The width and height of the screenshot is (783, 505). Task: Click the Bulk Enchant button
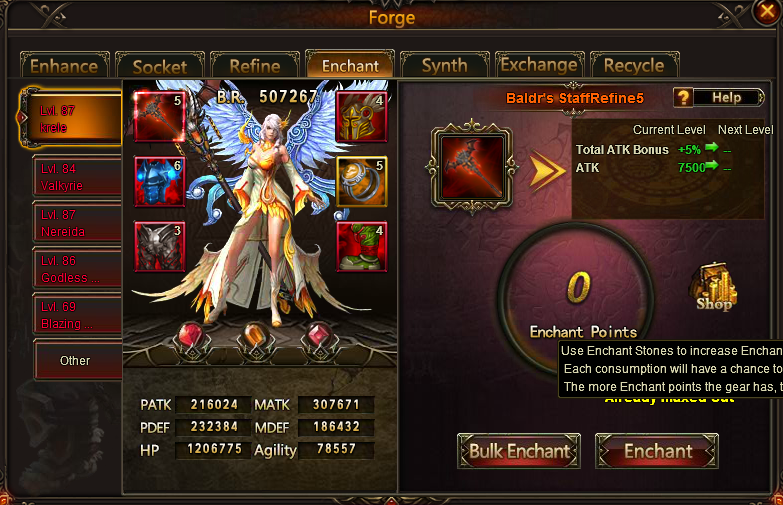(519, 451)
